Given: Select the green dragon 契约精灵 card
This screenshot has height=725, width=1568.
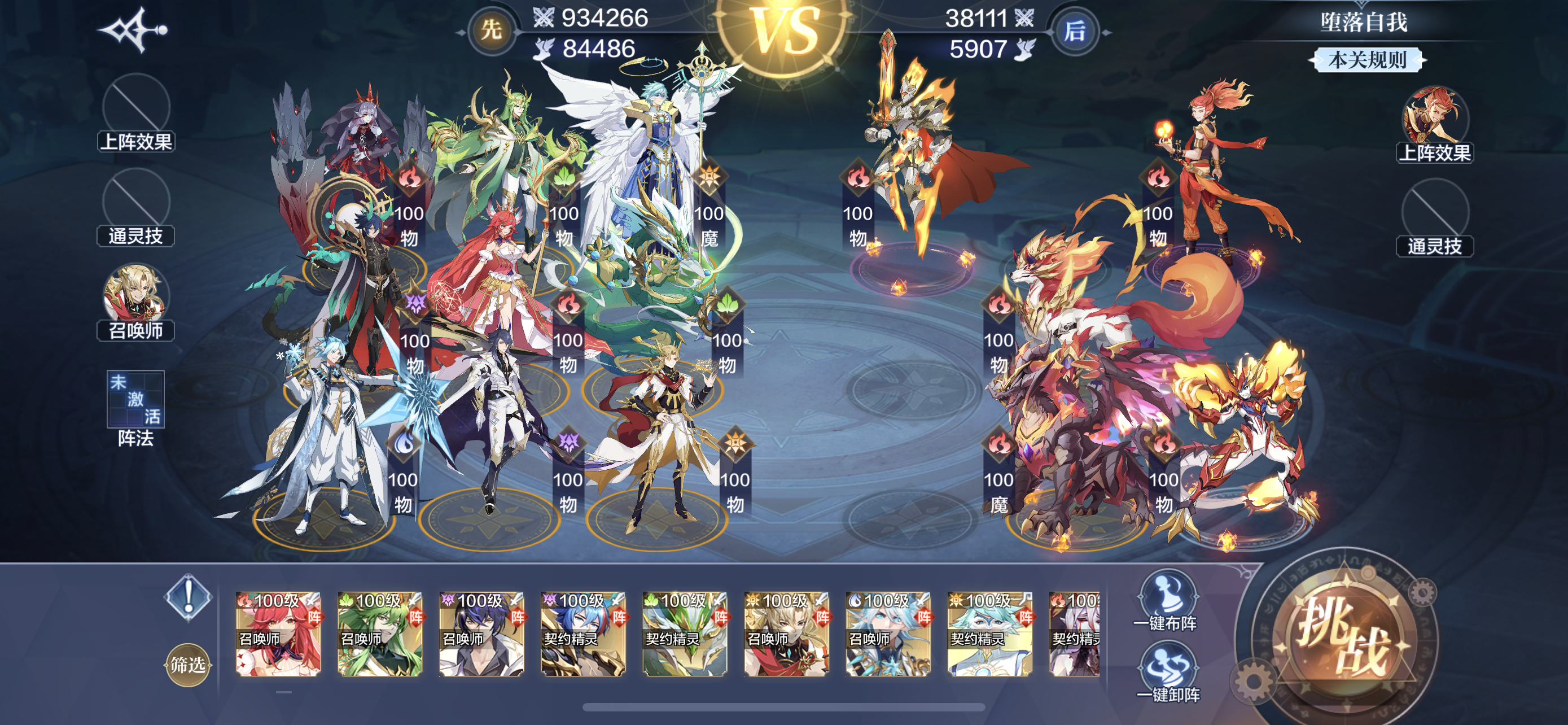Looking at the screenshot, I should 685,634.
